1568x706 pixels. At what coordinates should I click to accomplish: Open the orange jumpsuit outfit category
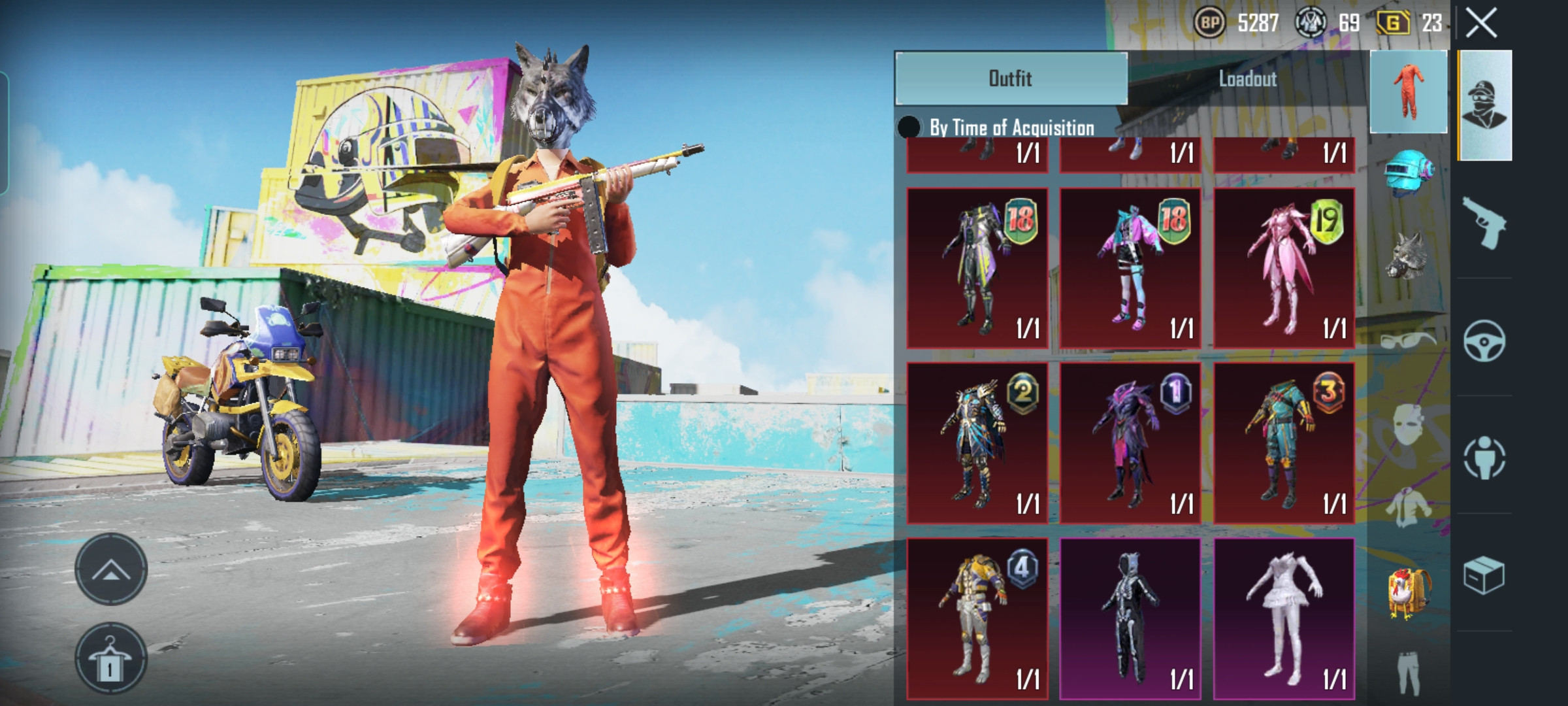(1408, 92)
